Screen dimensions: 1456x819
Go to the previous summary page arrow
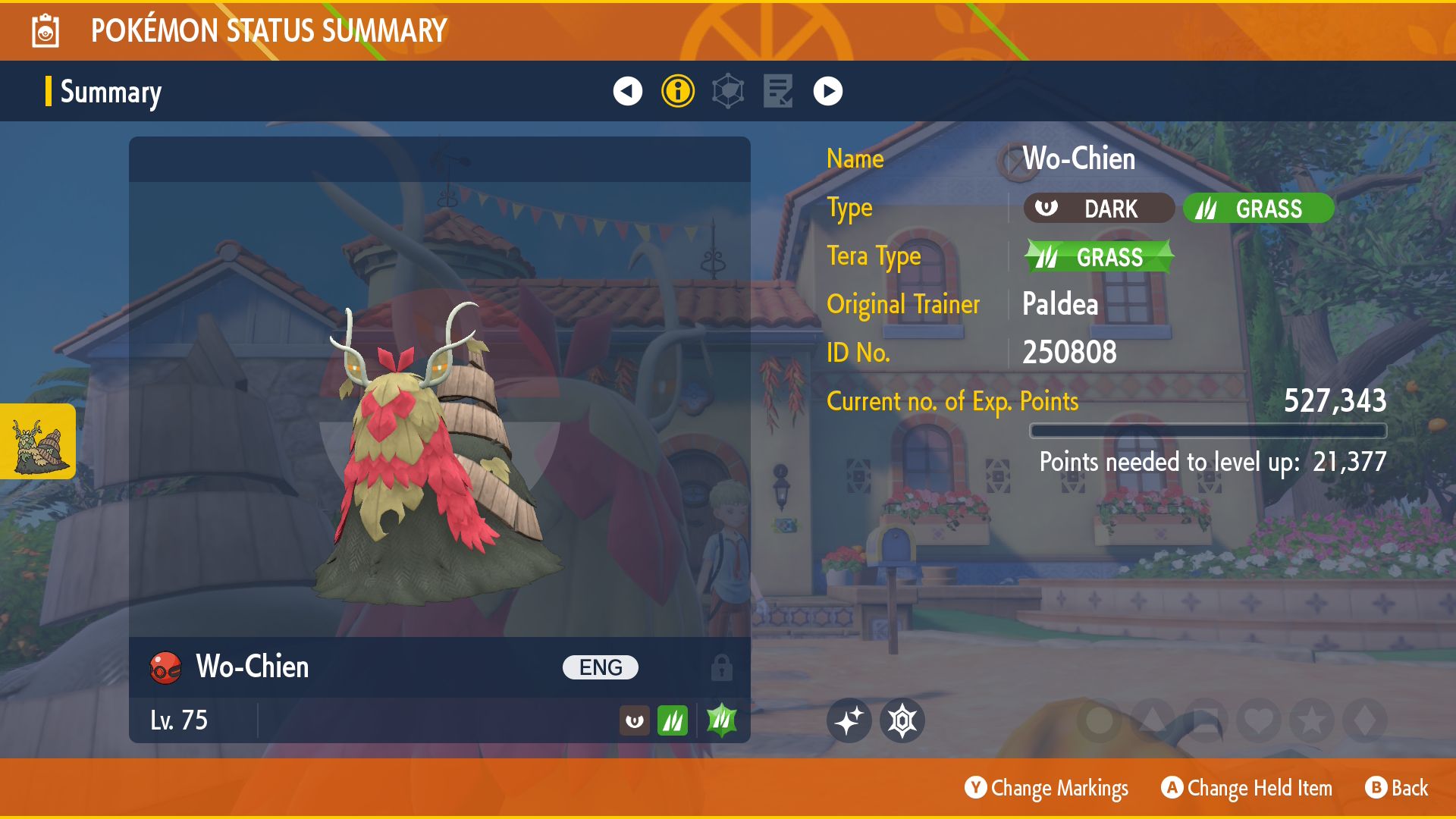[627, 91]
